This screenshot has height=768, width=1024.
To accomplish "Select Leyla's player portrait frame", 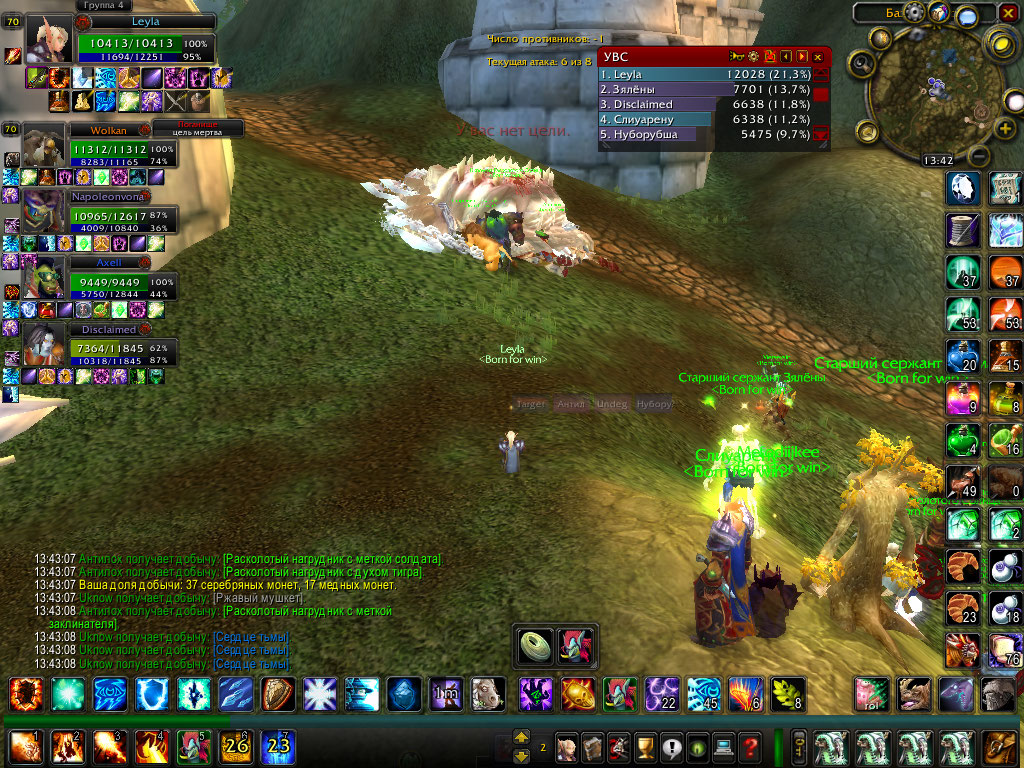I will [x=49, y=41].
